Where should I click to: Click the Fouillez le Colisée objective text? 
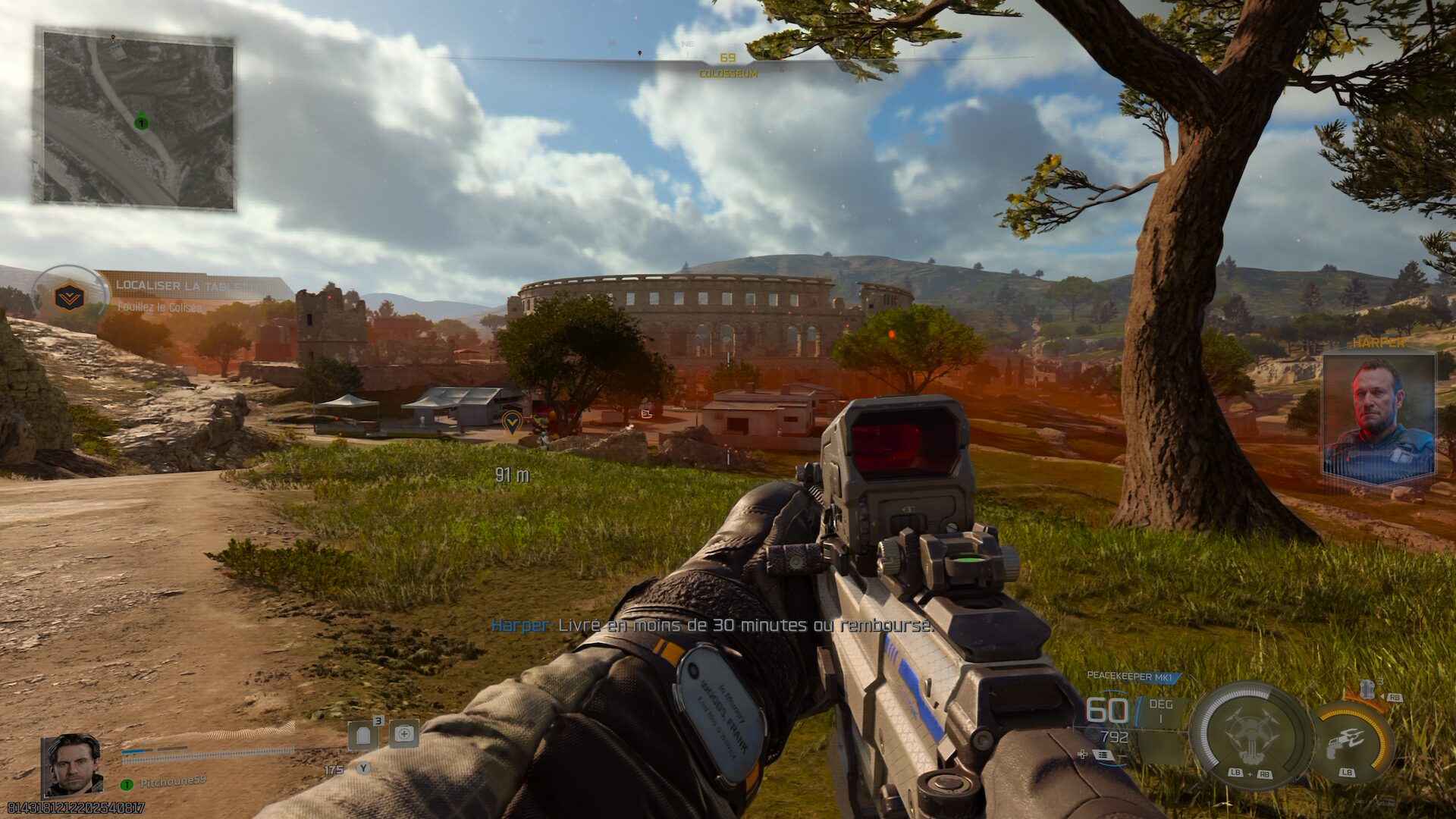point(159,308)
